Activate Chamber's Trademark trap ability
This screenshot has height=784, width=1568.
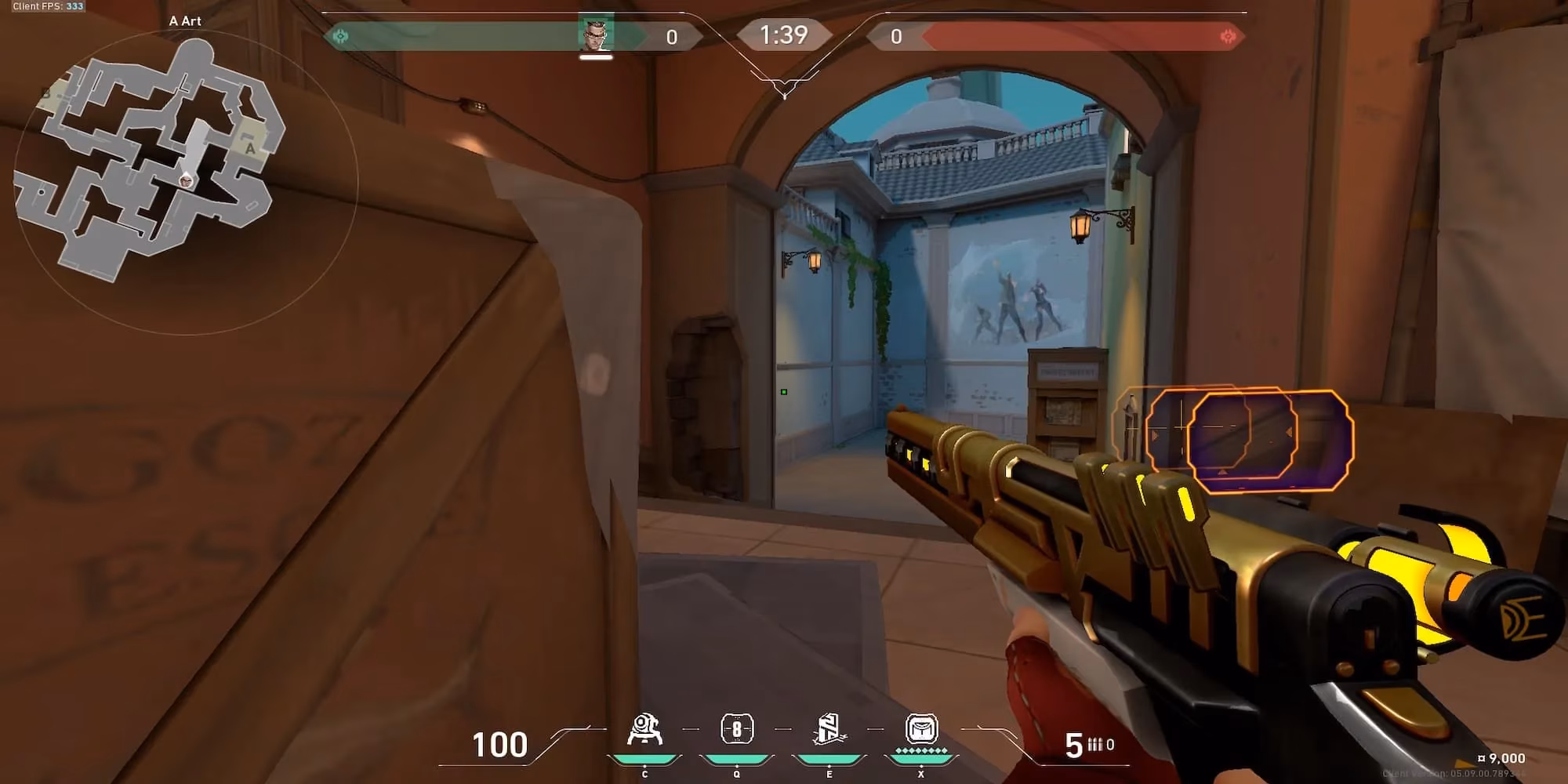644,730
